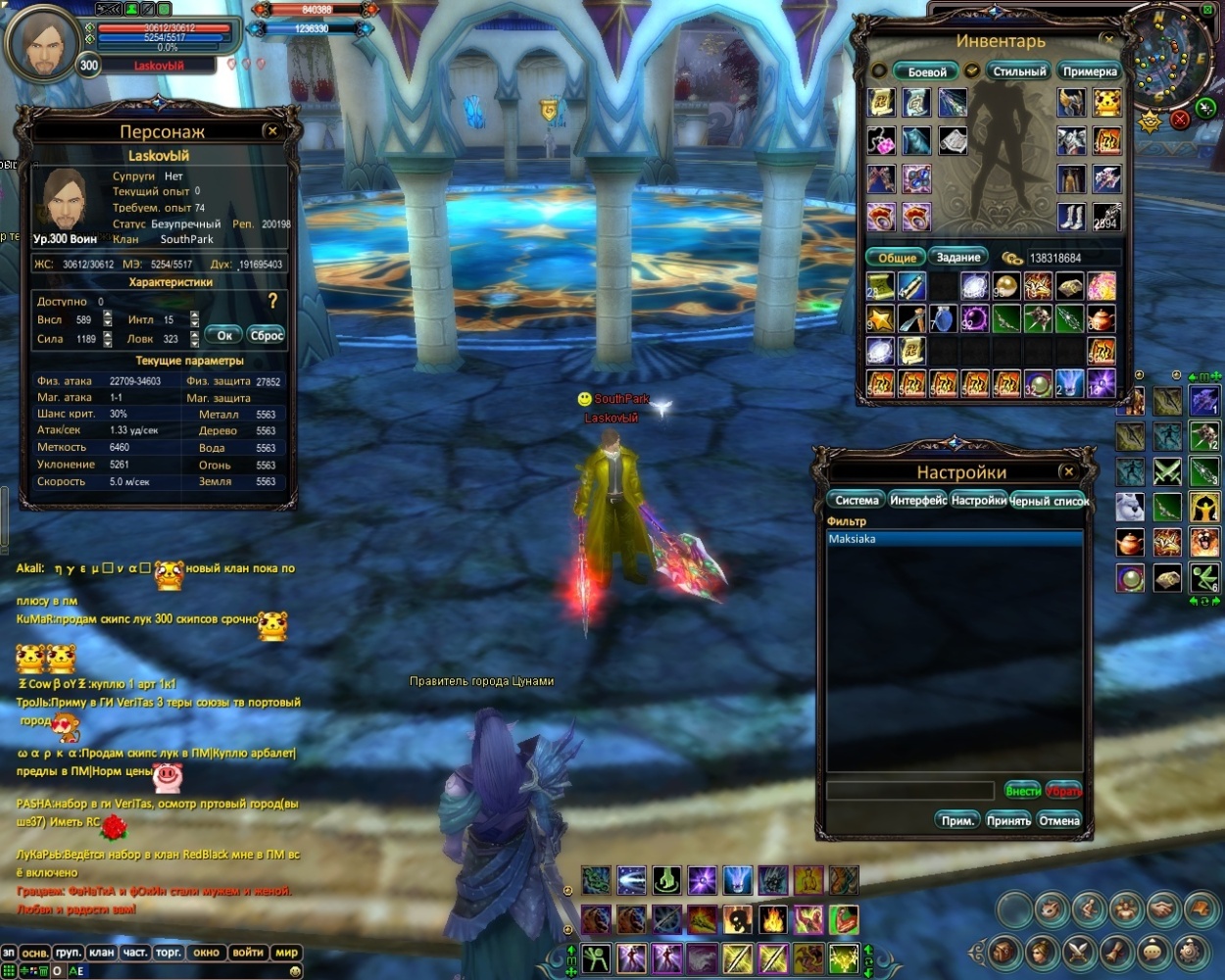Open the Система settings tab
This screenshot has width=1225, height=980.
point(857,501)
